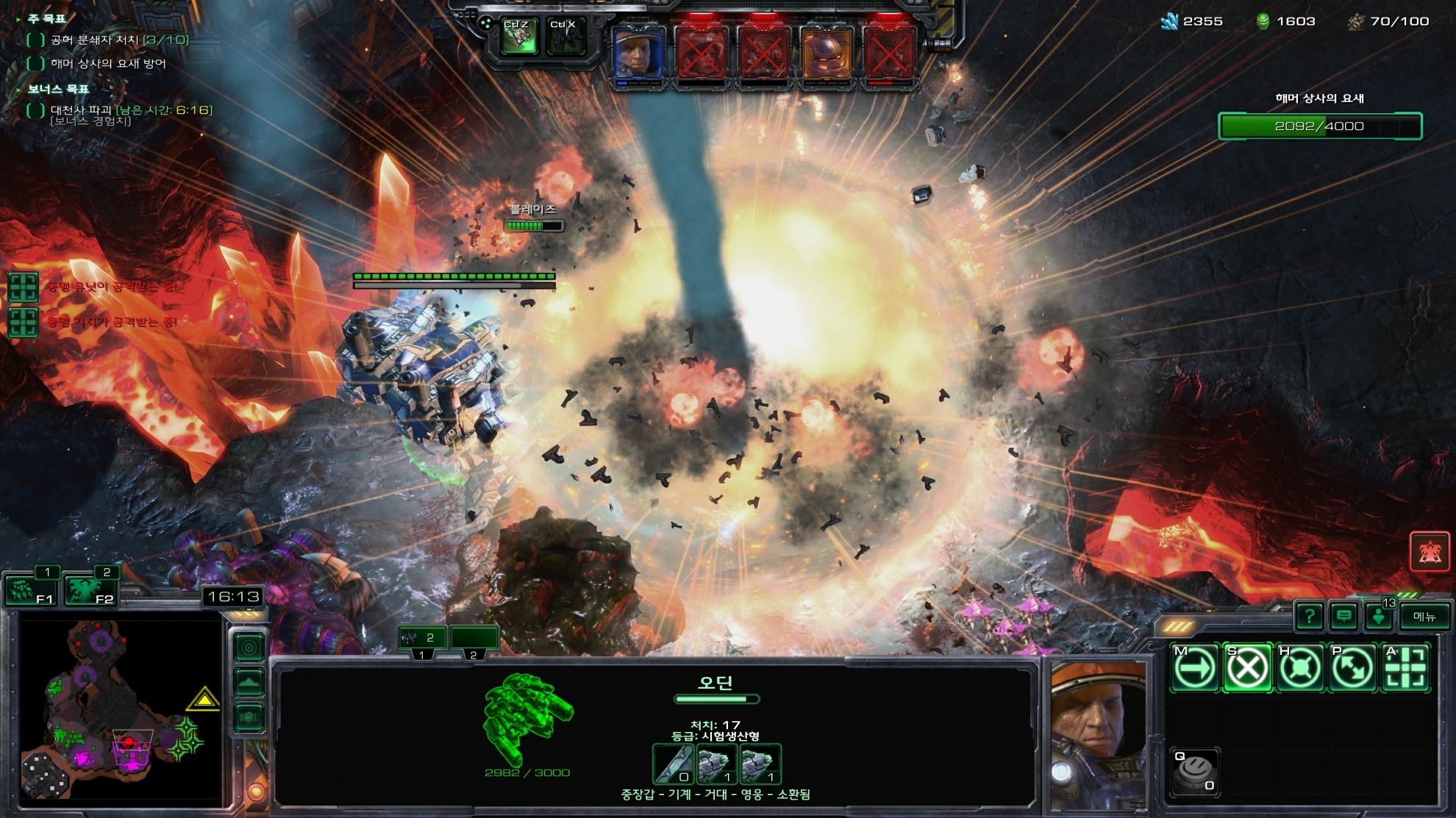Screen dimensions: 1456x818
Task: Select the Move command button
Action: [x=1194, y=668]
